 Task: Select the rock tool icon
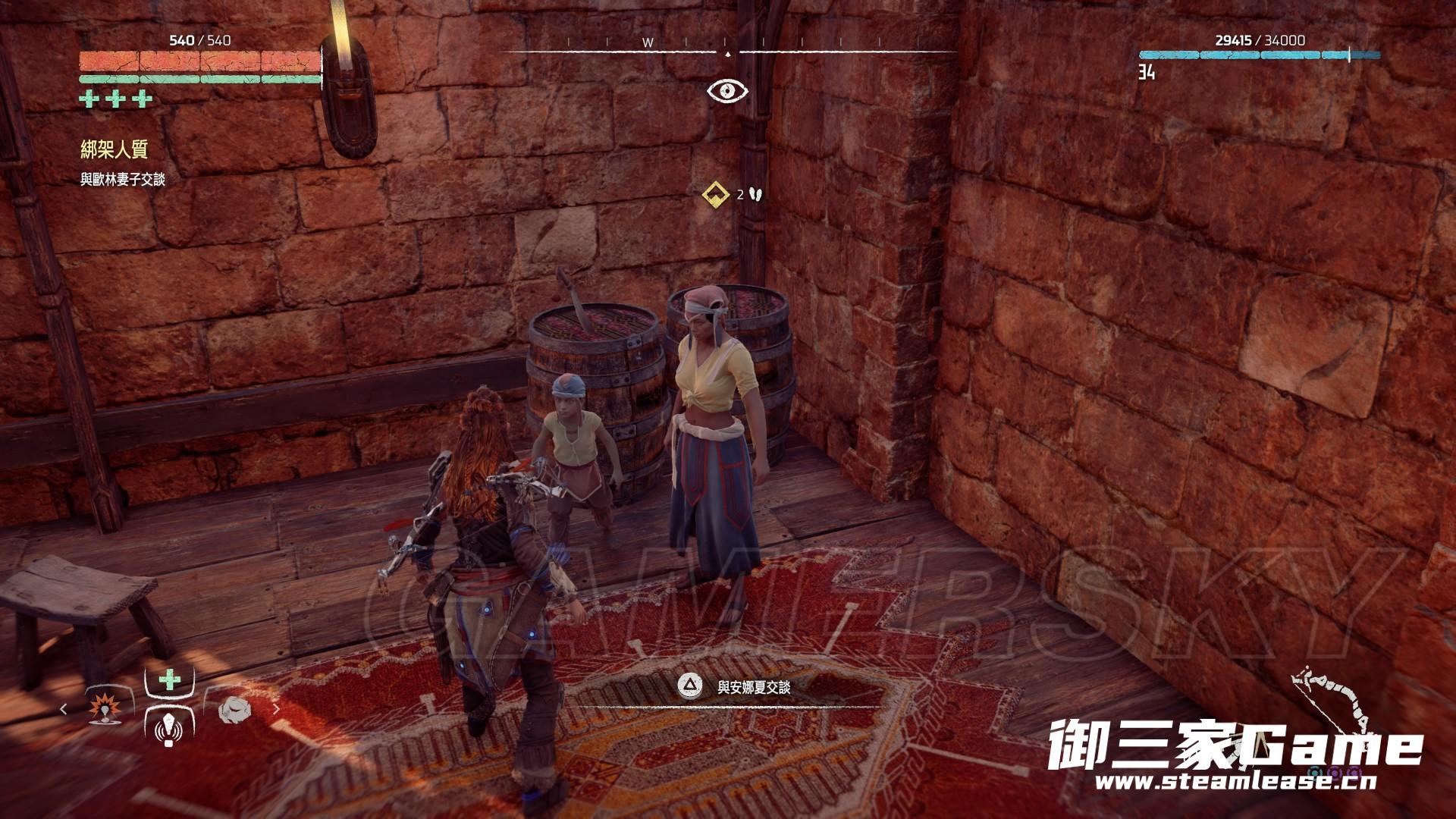tap(235, 710)
